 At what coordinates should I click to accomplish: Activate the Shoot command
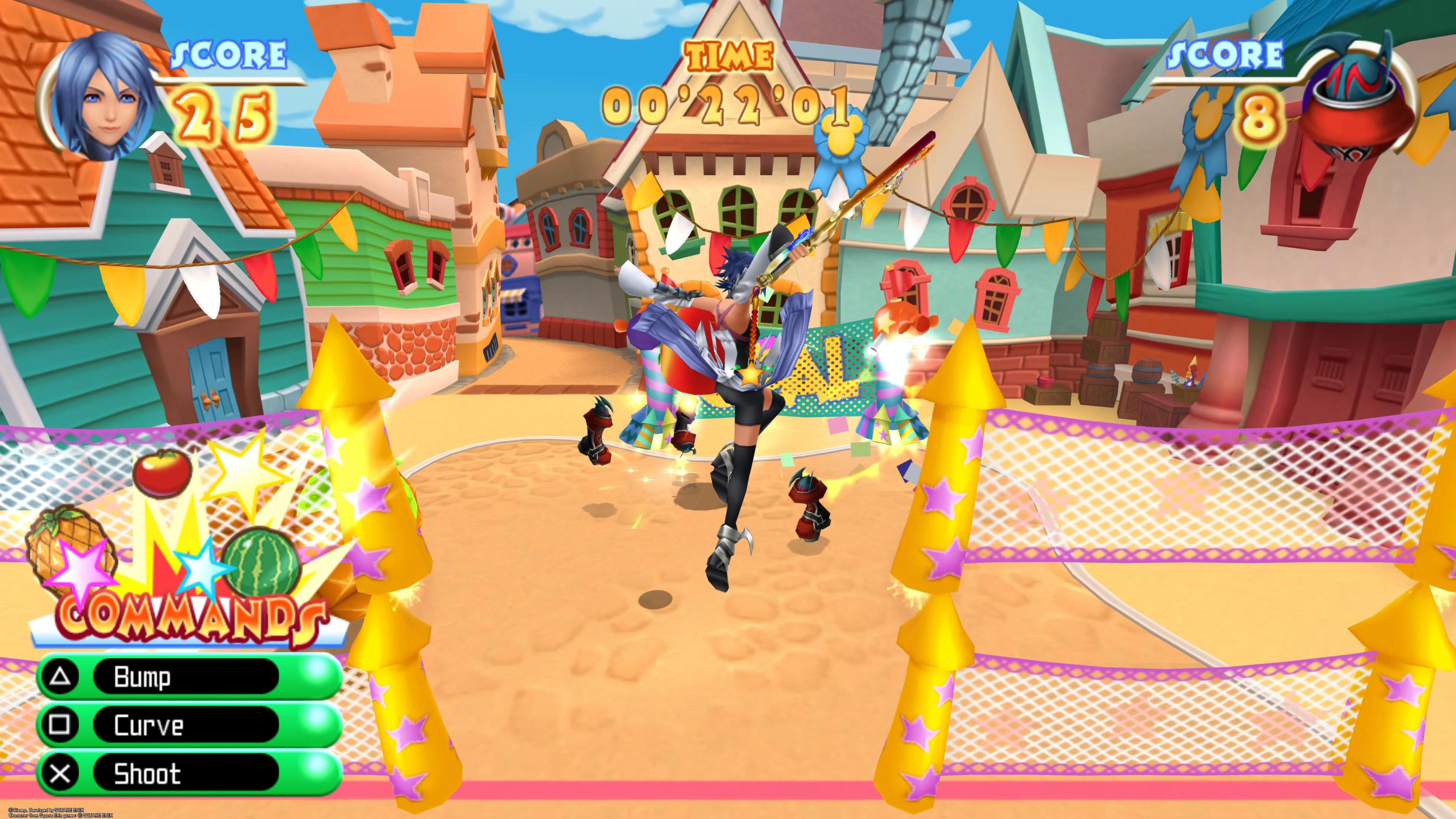[x=186, y=773]
